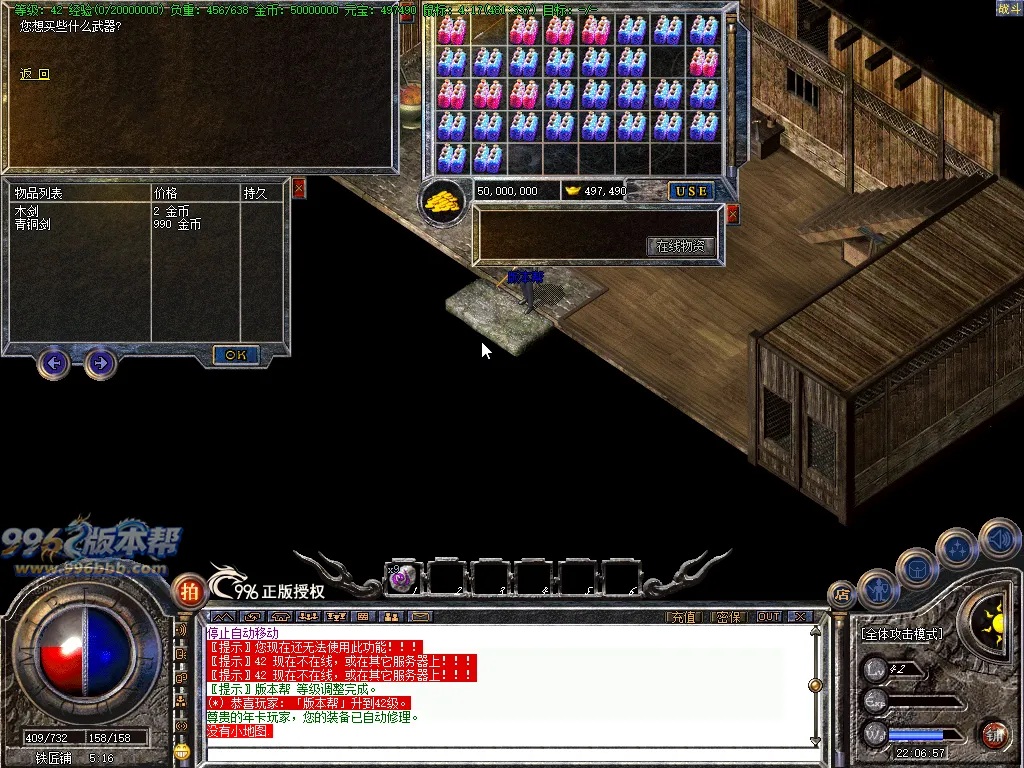
Task: Confirm purchase with the OK button
Action: [236, 355]
